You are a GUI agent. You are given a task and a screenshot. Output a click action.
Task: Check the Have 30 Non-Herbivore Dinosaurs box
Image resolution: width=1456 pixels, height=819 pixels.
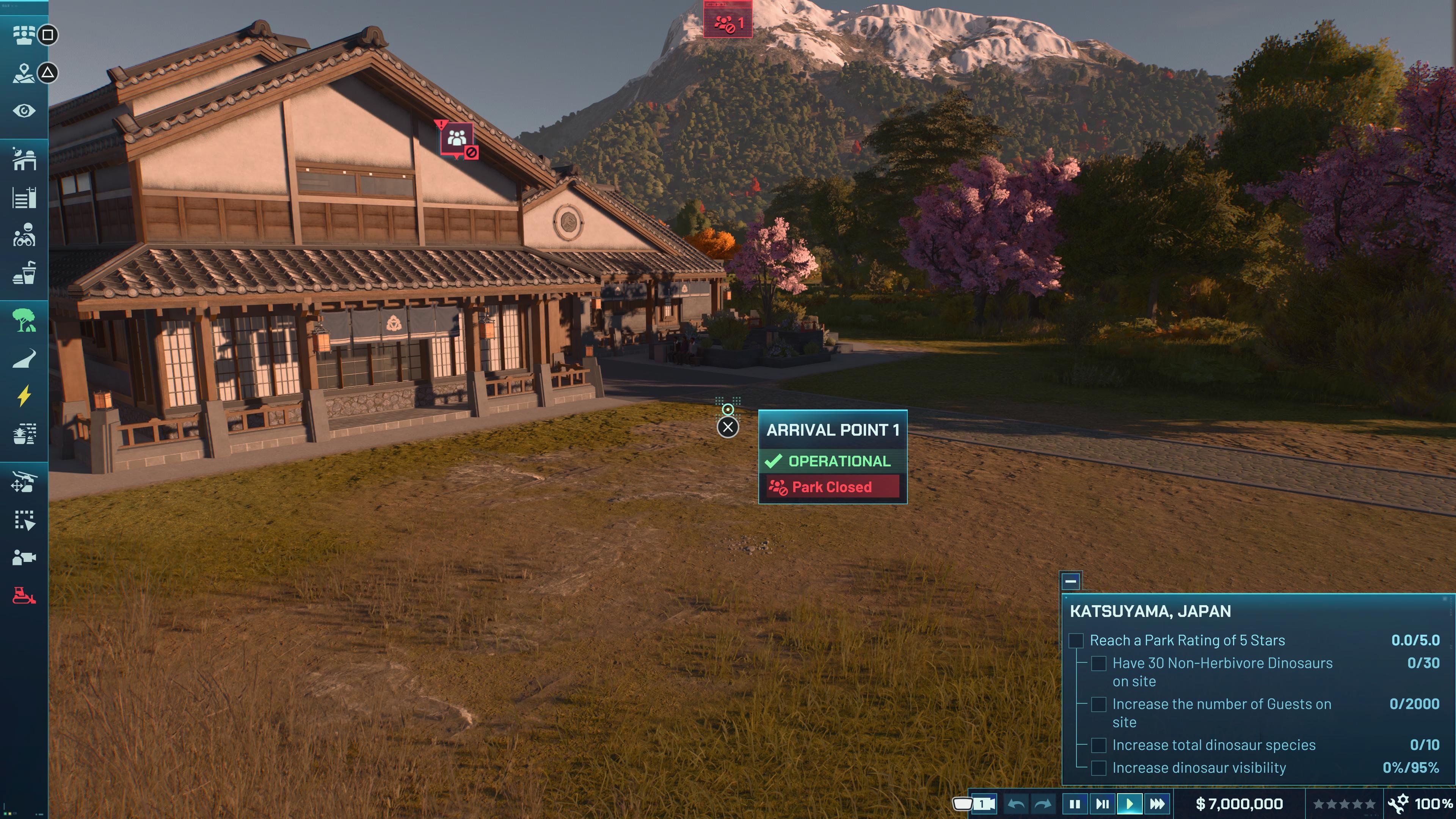tap(1099, 664)
